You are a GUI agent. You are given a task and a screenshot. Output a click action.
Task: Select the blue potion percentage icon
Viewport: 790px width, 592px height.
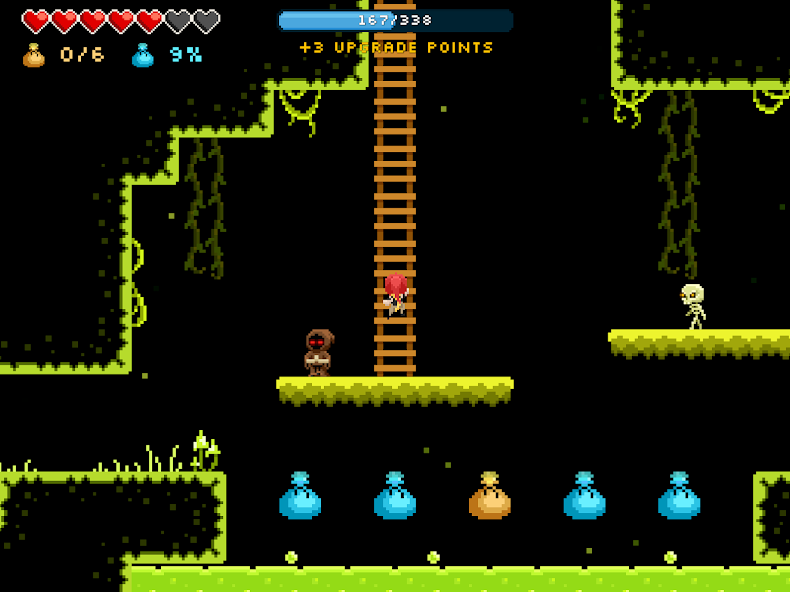click(x=143, y=55)
